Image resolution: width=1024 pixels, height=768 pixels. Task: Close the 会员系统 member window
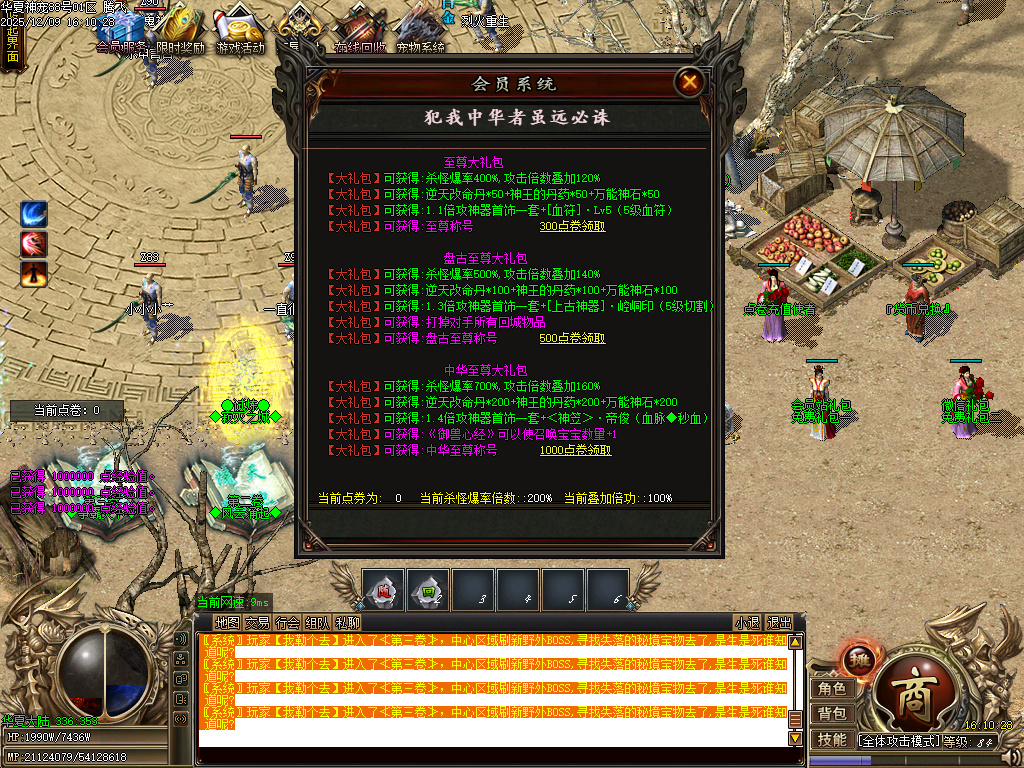689,83
